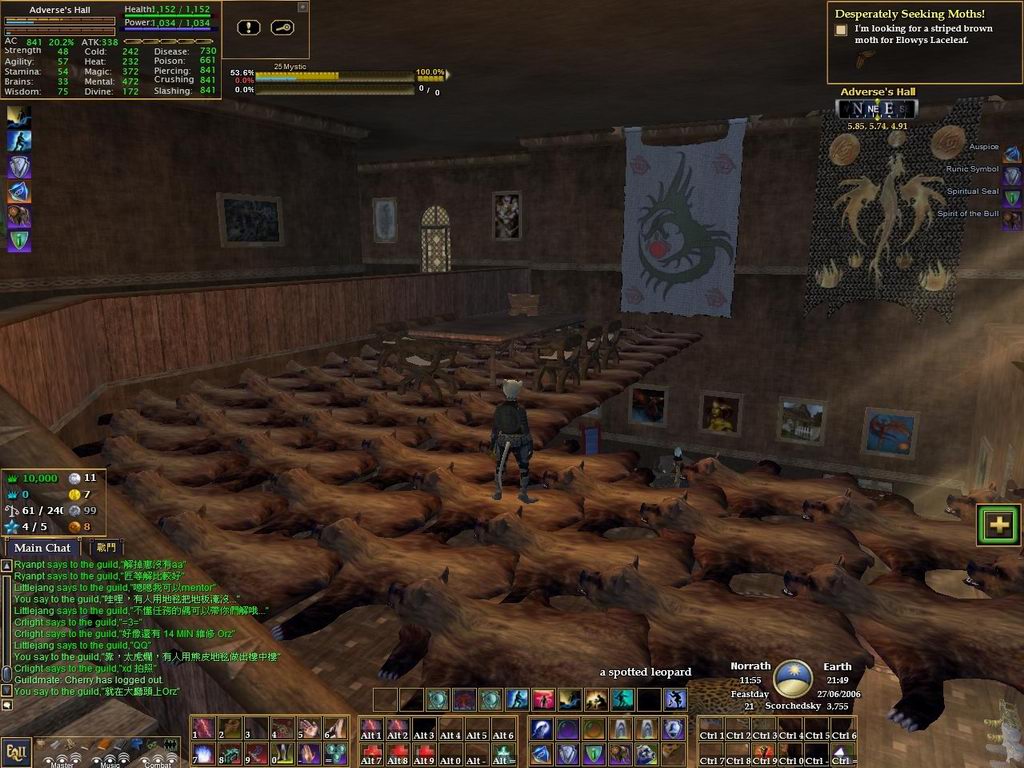Select the running figure buff icon
This screenshot has height=768, width=1024.
[x=19, y=117]
